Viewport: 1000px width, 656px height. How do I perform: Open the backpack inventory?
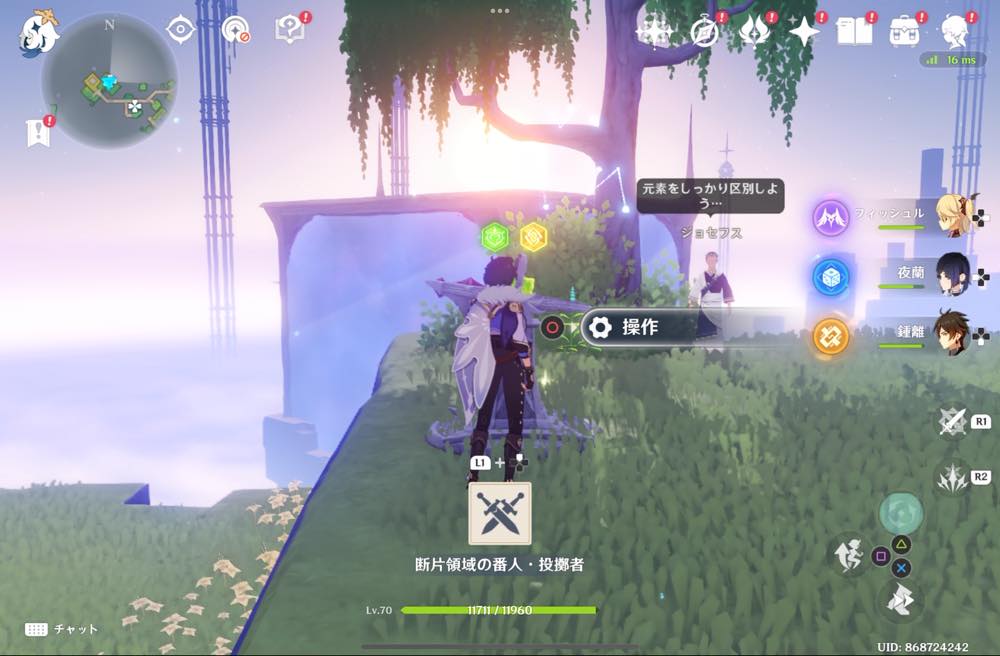(906, 32)
